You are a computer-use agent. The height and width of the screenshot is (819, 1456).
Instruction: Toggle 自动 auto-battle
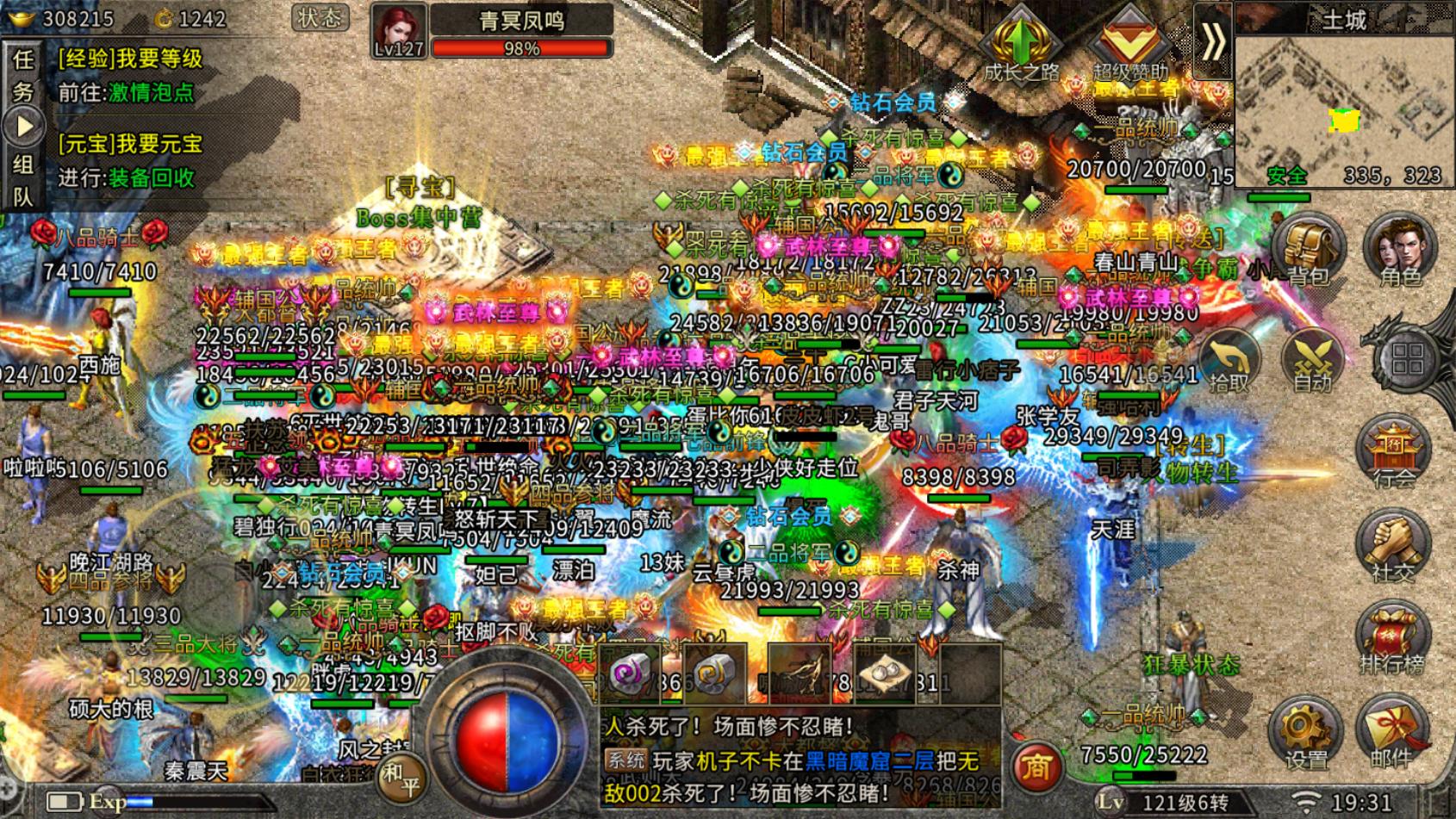[1311, 362]
